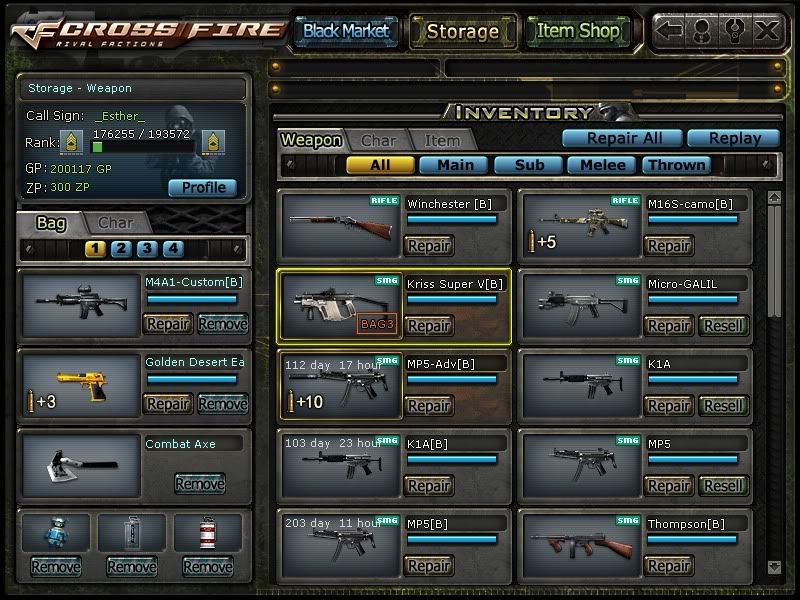The image size is (800, 600).
Task: Repair the Golden Desert Eagle
Action: point(168,404)
